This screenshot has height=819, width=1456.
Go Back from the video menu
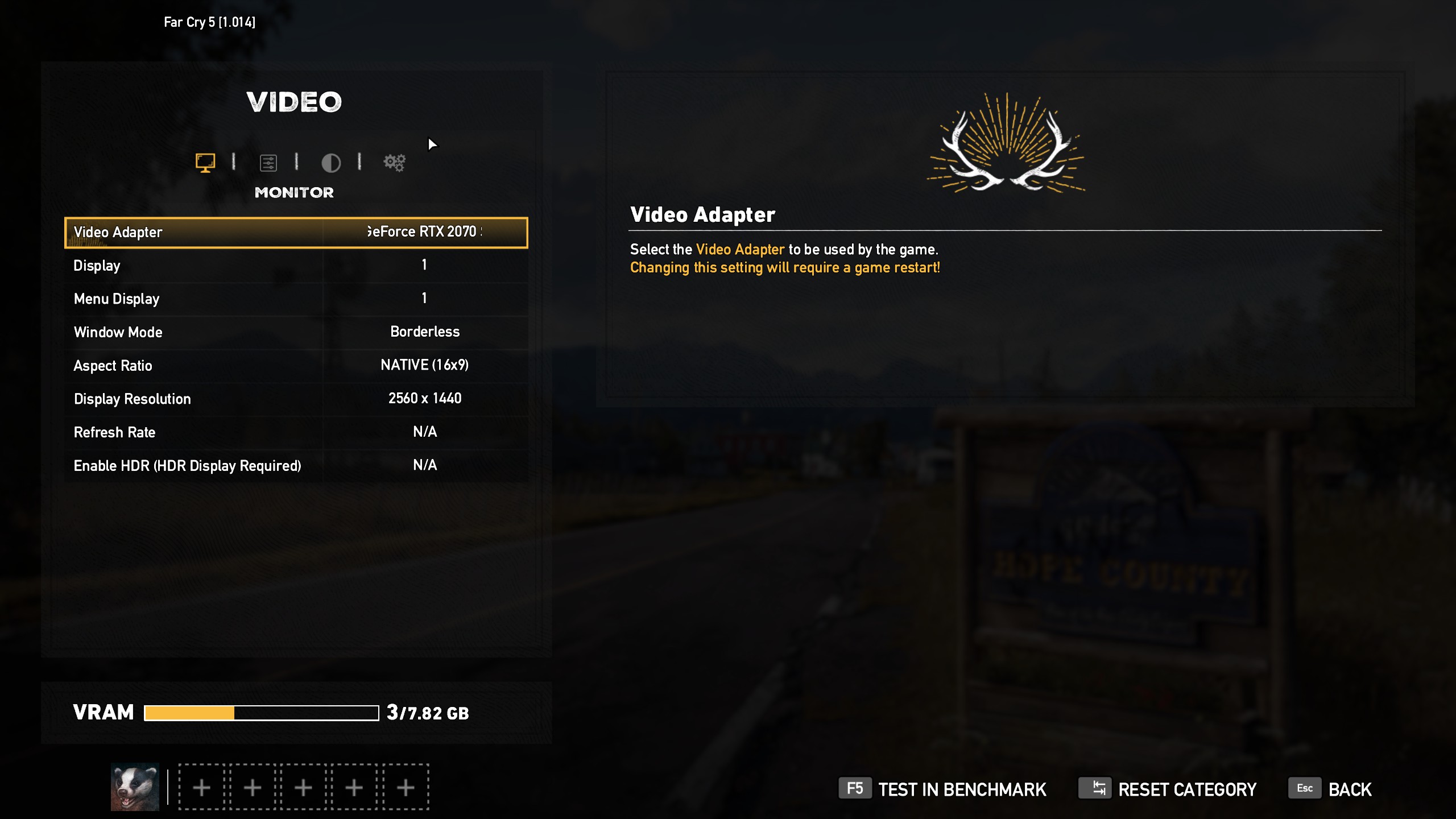pos(1331,789)
